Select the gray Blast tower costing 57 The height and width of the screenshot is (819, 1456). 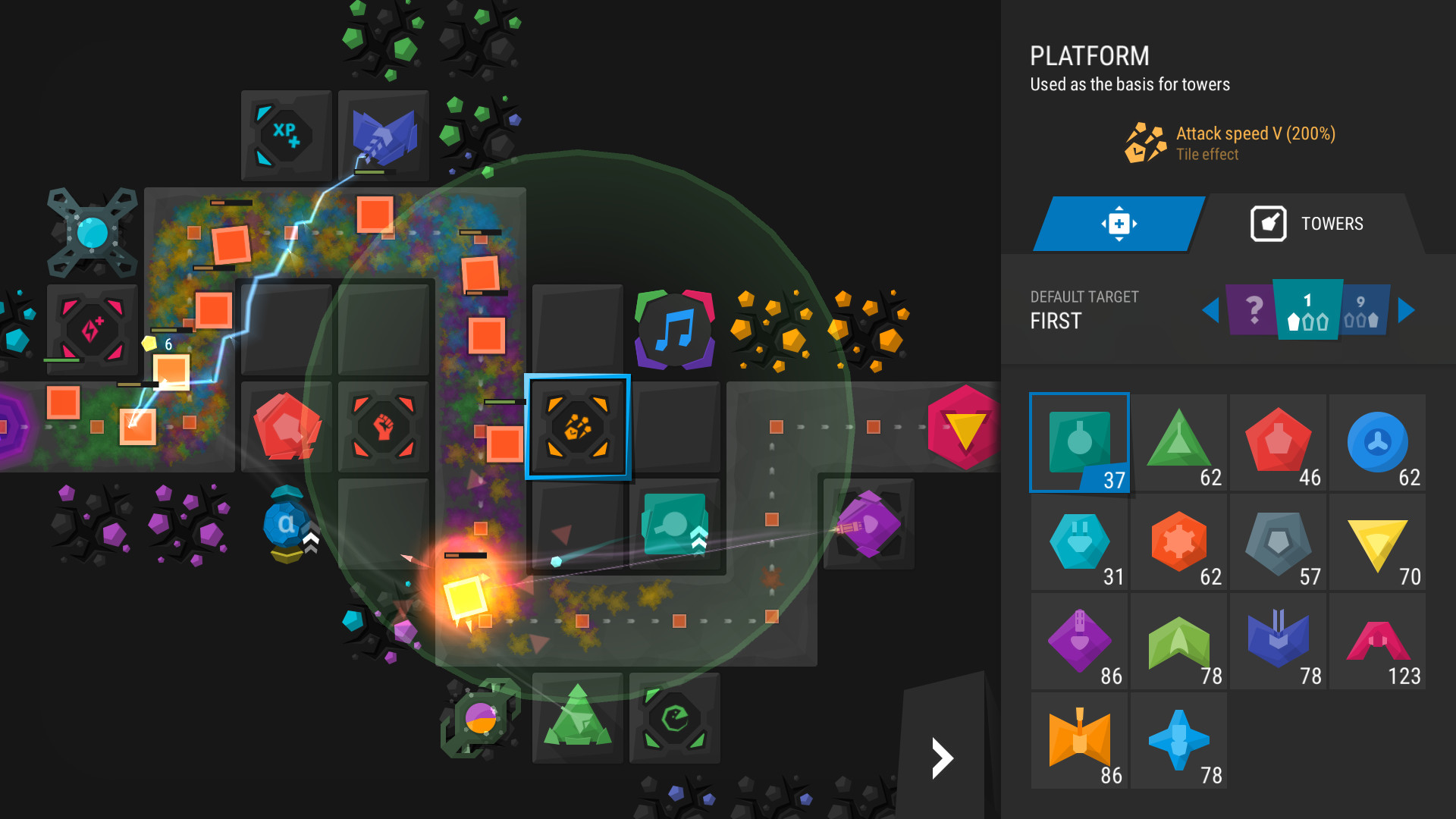(1278, 542)
